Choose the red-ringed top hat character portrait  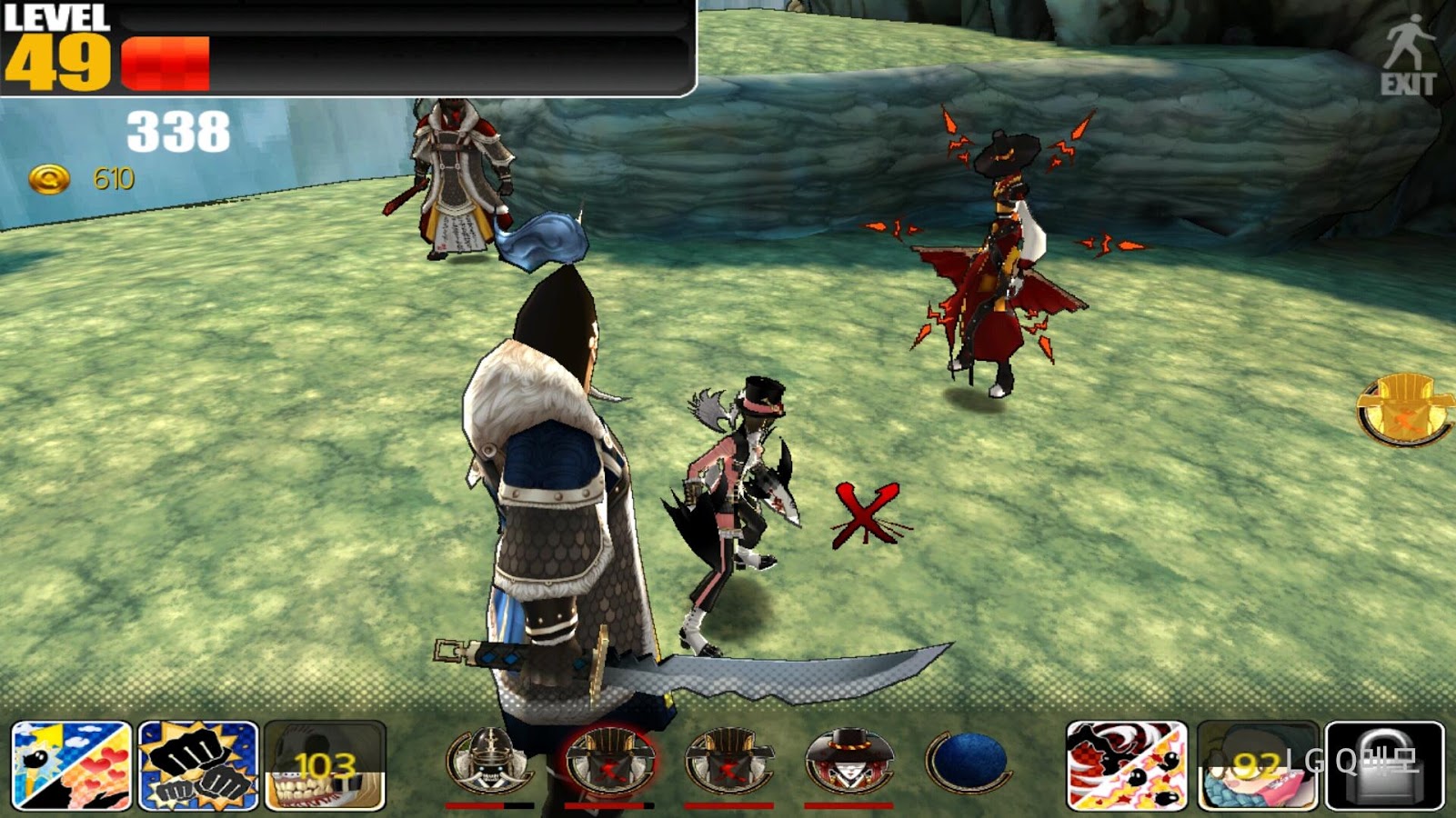click(608, 761)
